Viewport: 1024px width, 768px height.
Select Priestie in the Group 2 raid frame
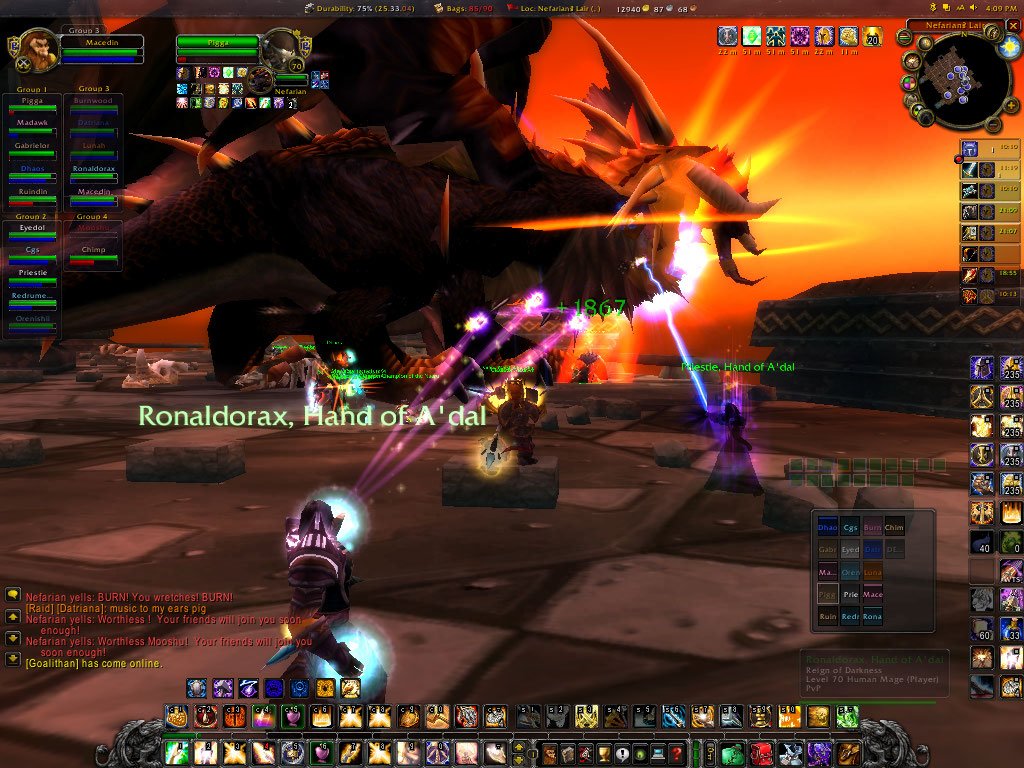tap(31, 274)
